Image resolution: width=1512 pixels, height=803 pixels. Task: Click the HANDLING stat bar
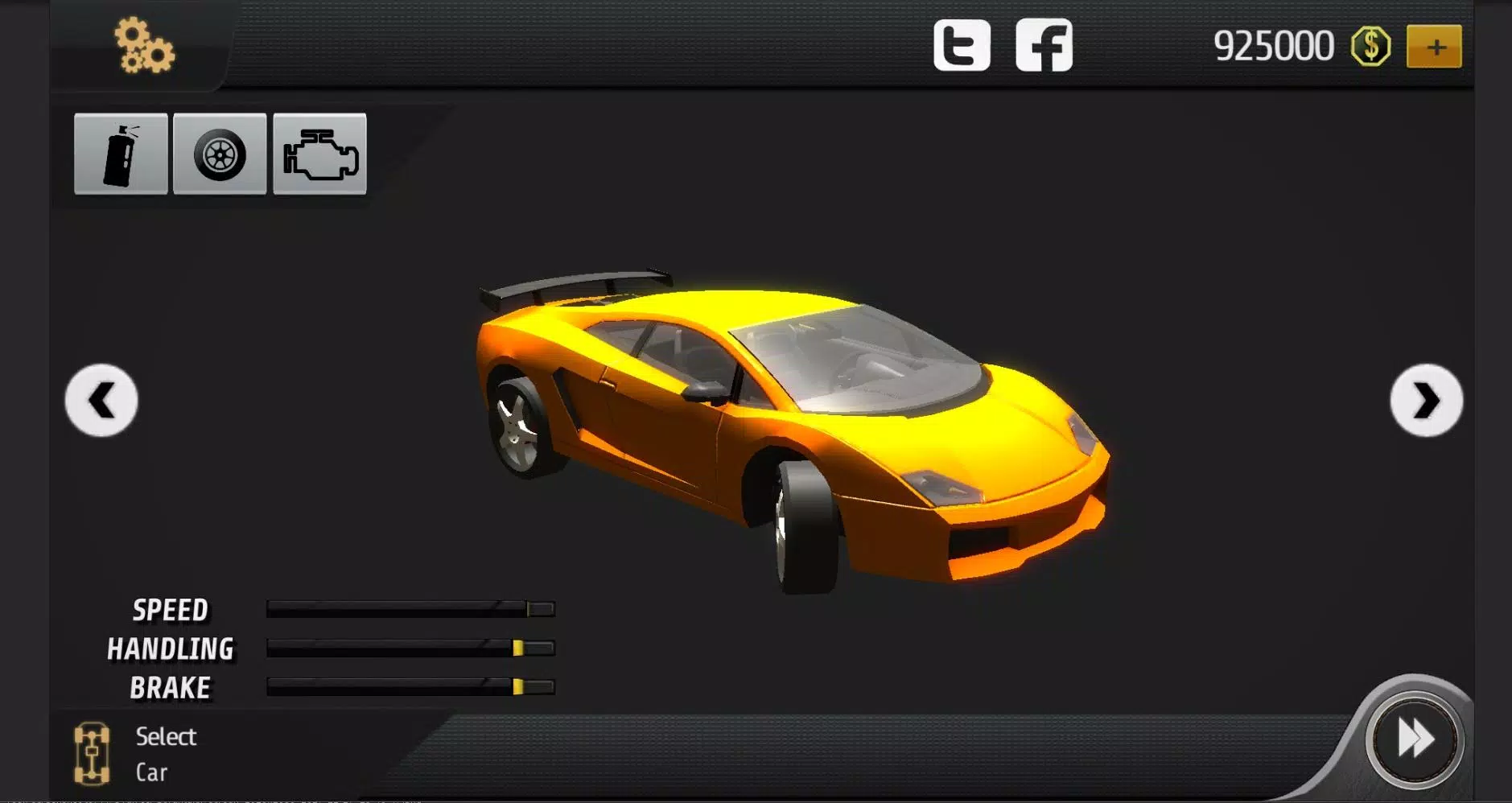(410, 649)
